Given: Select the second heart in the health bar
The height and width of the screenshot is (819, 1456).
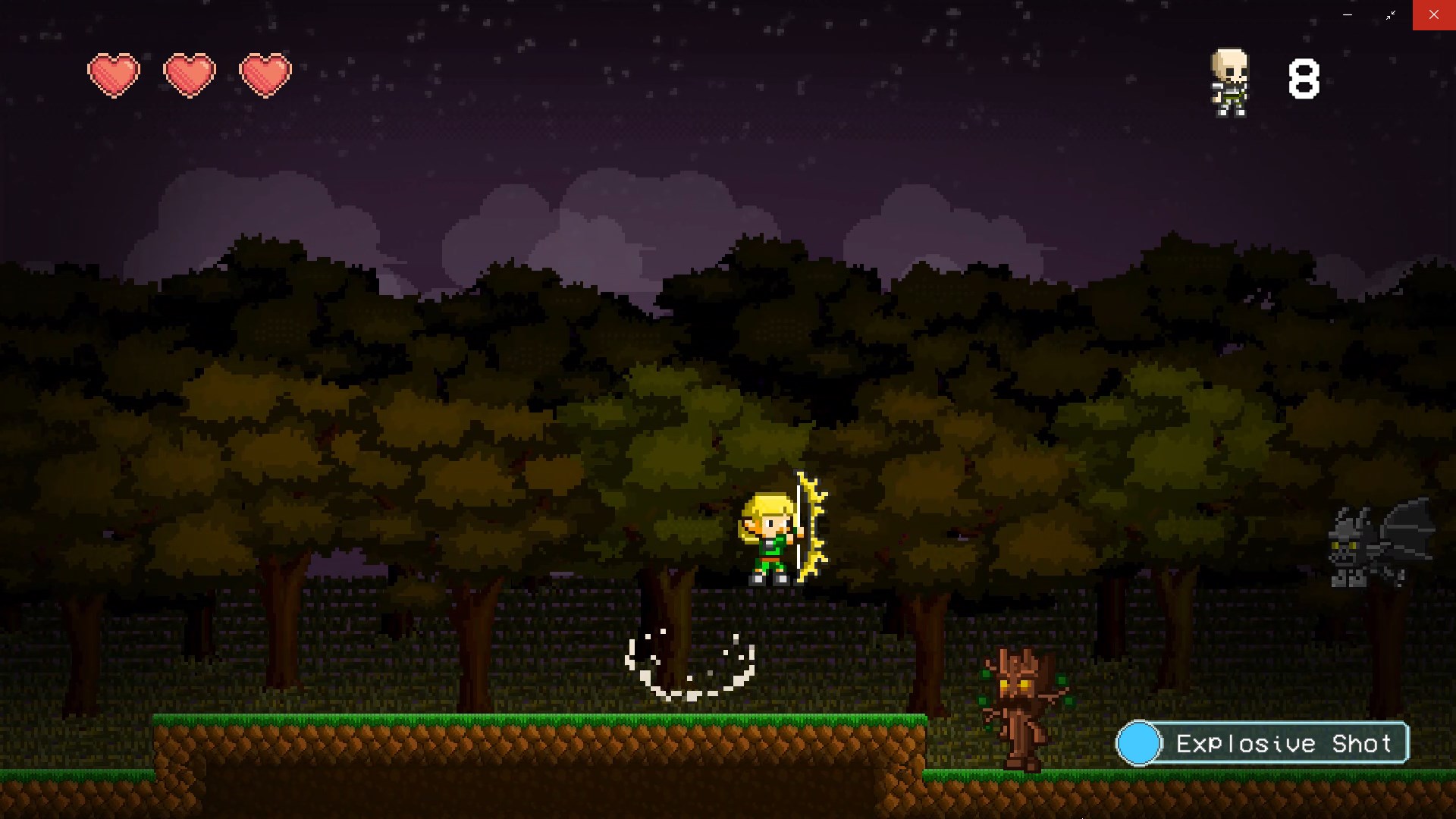Looking at the screenshot, I should 190,73.
